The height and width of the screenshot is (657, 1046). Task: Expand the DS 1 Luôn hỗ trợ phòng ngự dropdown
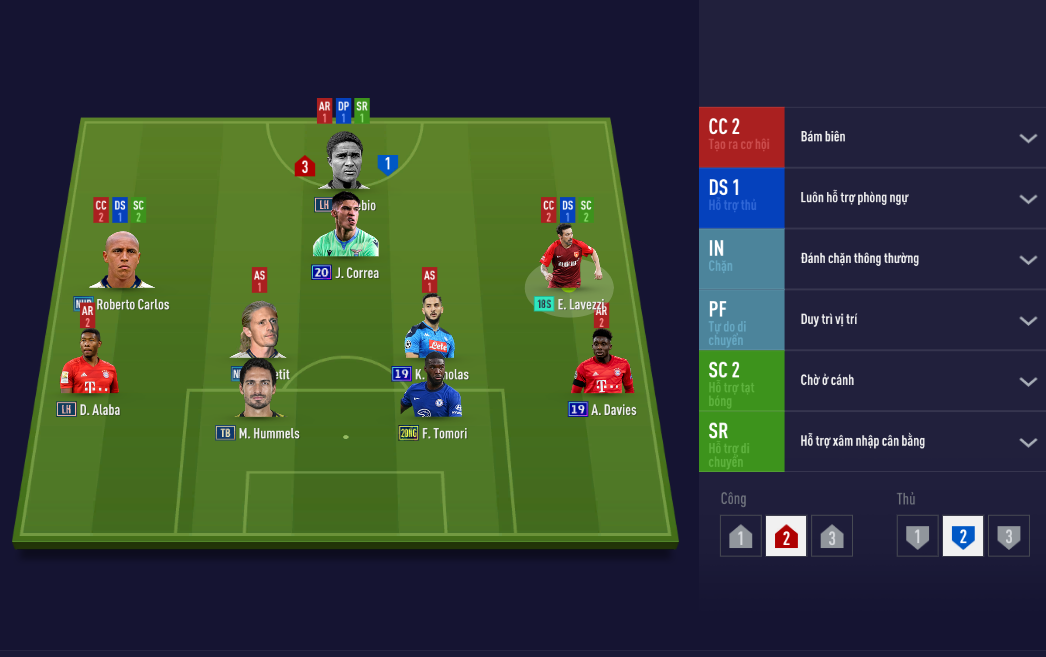[x=1027, y=199]
